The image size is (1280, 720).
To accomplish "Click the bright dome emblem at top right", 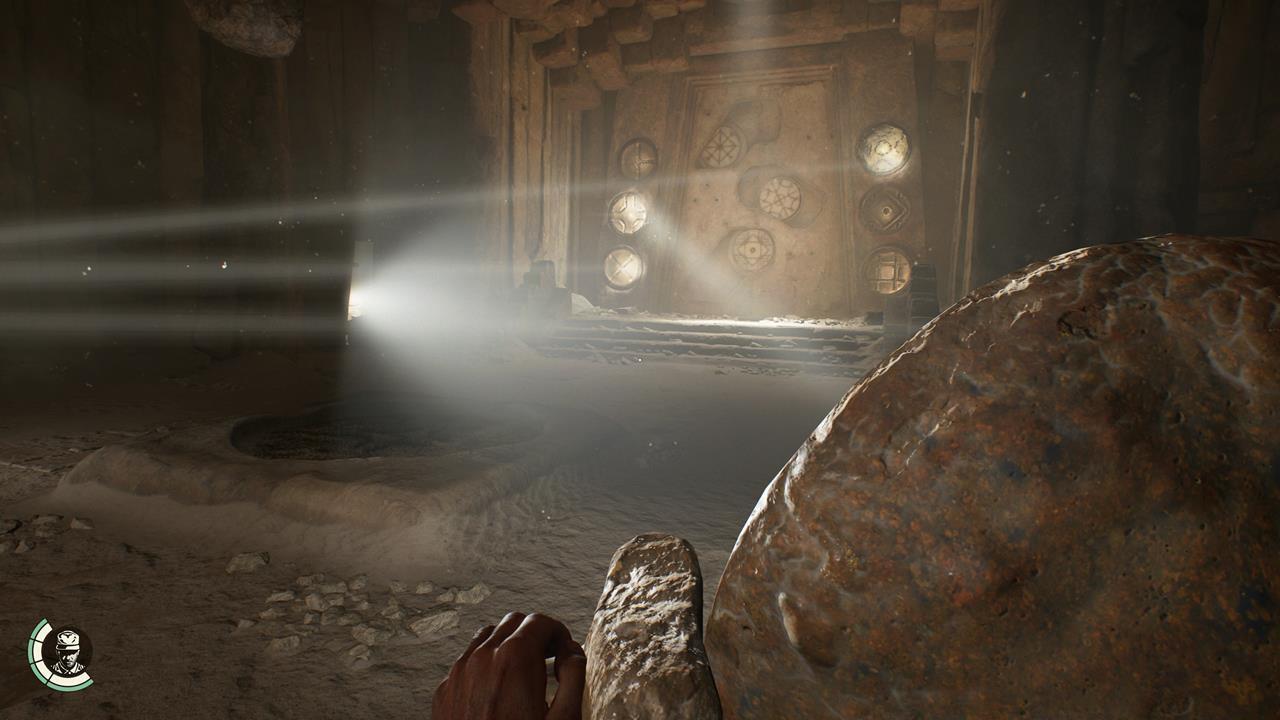I will pos(885,147).
